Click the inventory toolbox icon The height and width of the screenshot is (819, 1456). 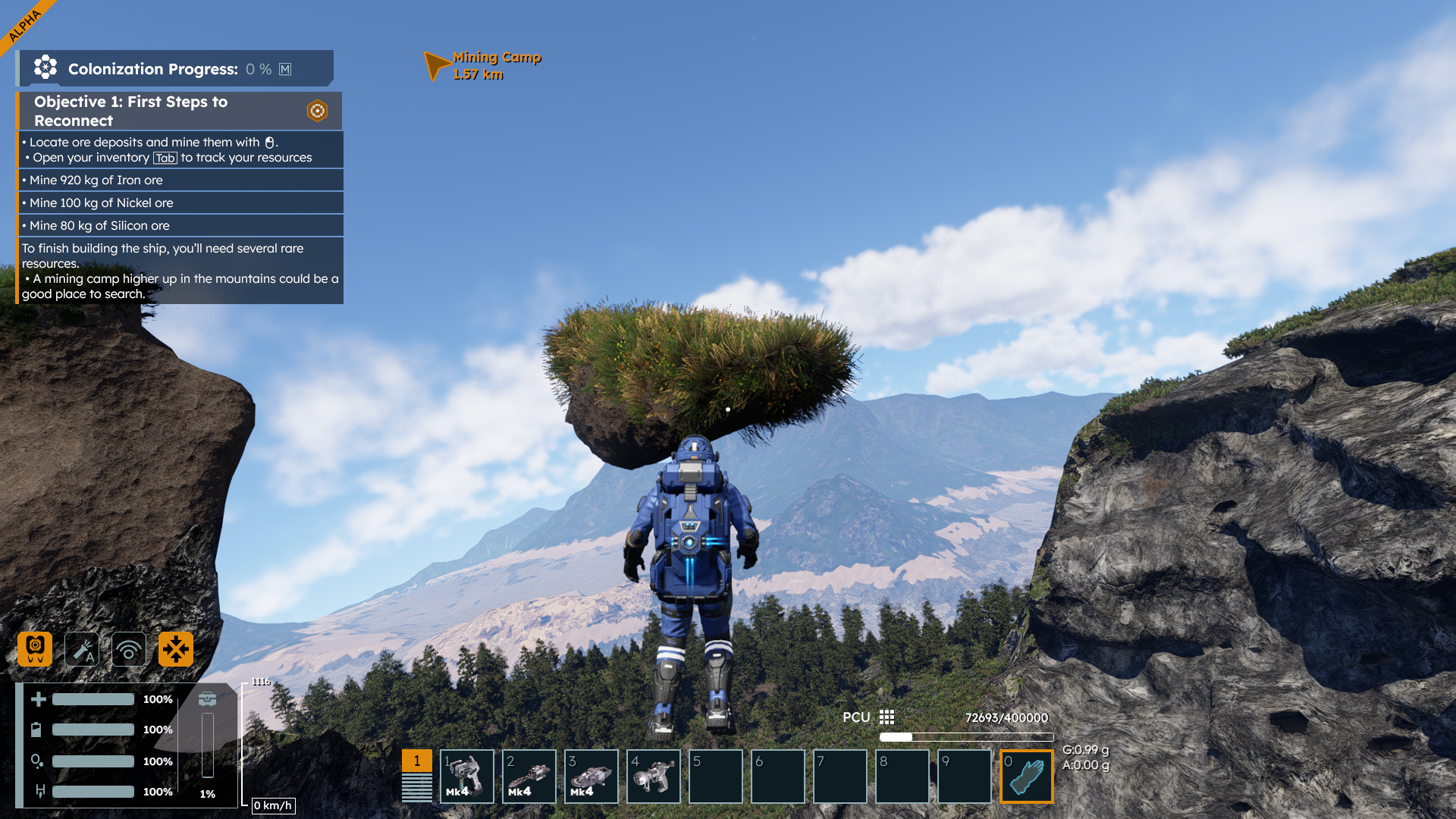coord(207,698)
